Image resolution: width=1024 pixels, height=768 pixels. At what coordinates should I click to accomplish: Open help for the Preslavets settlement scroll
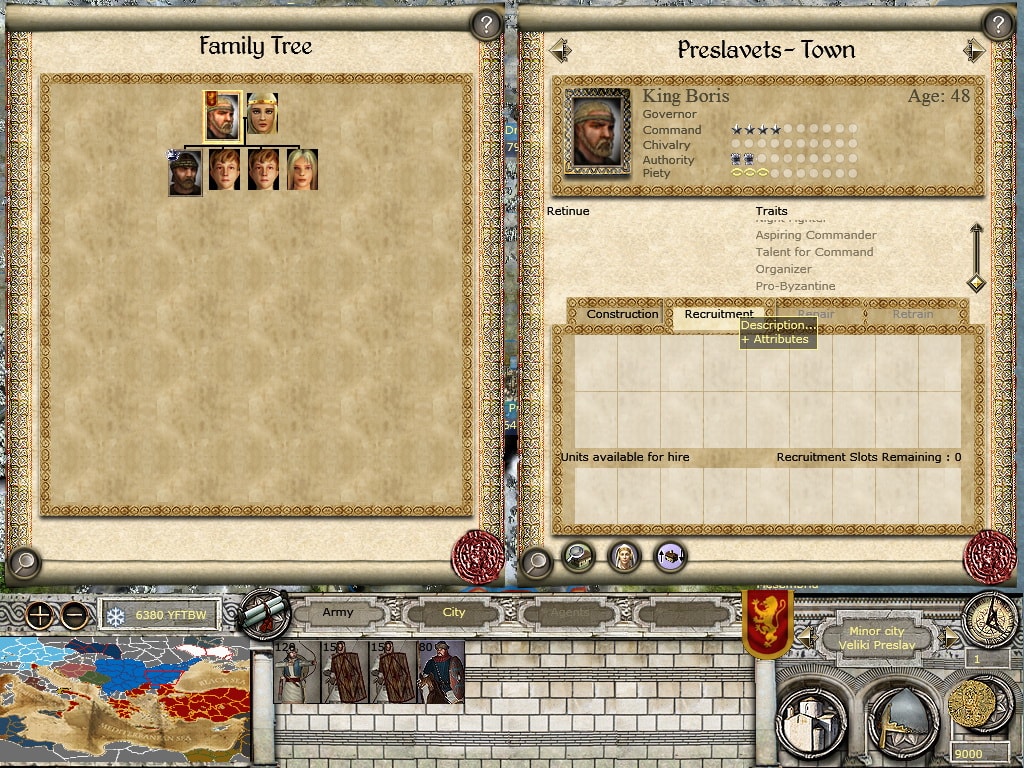995,24
